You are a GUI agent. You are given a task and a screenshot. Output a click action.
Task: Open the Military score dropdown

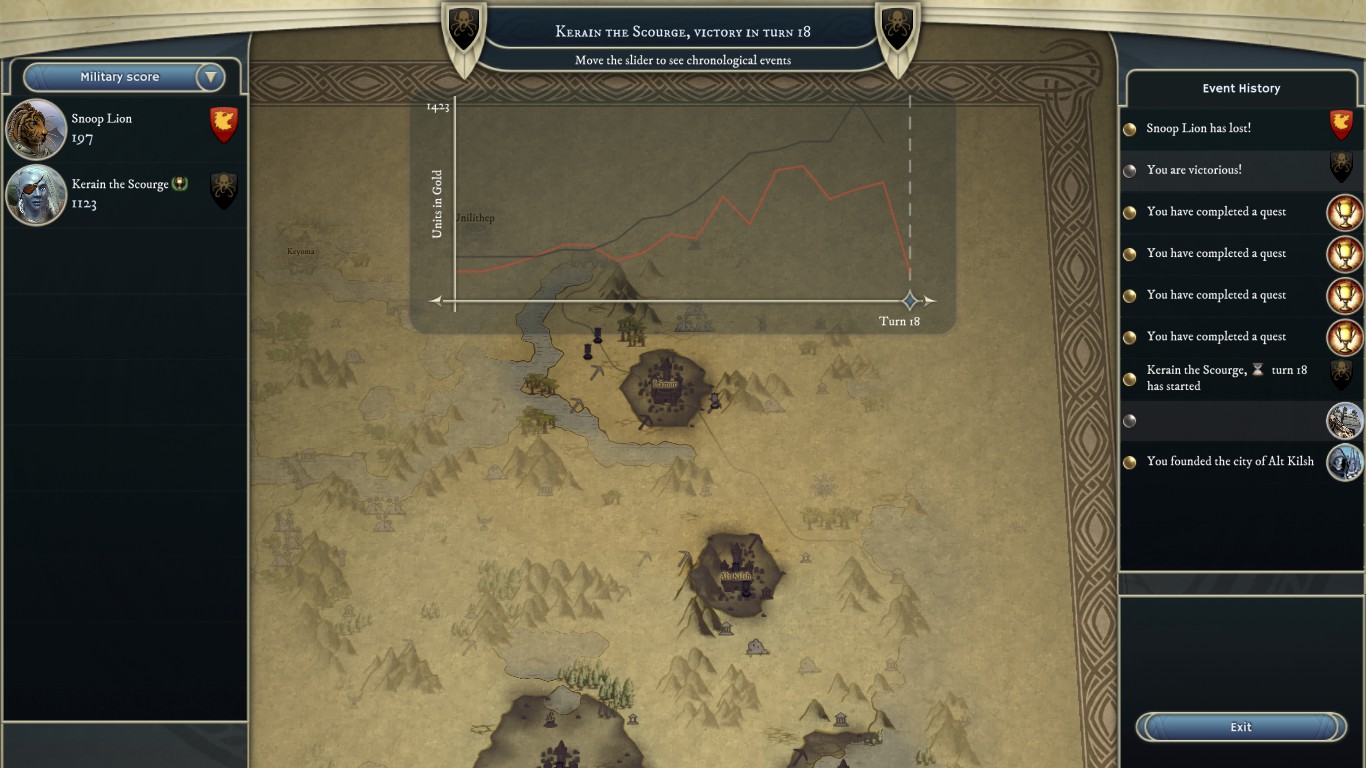[210, 77]
